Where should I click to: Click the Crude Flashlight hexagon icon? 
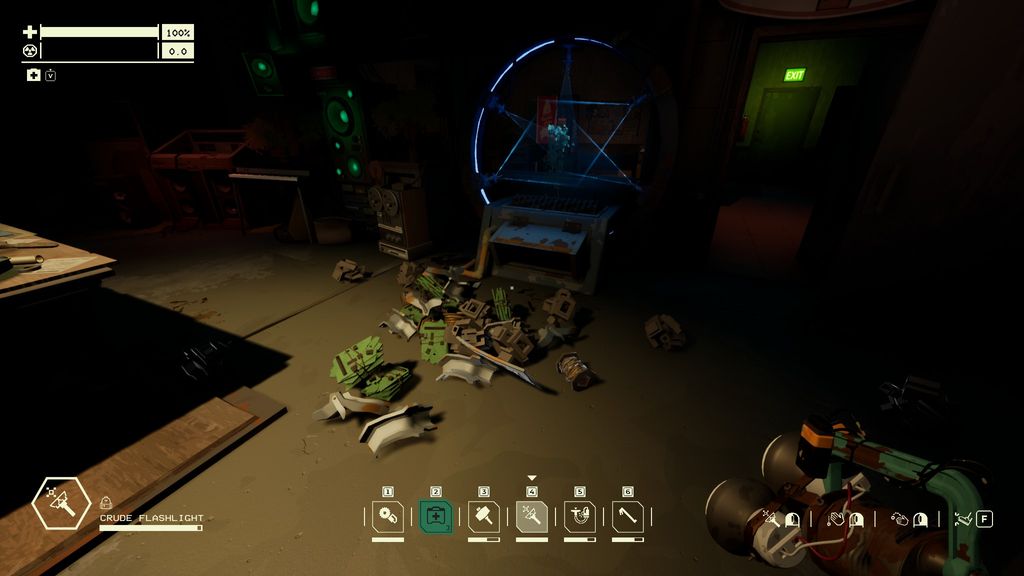pyautogui.click(x=62, y=504)
